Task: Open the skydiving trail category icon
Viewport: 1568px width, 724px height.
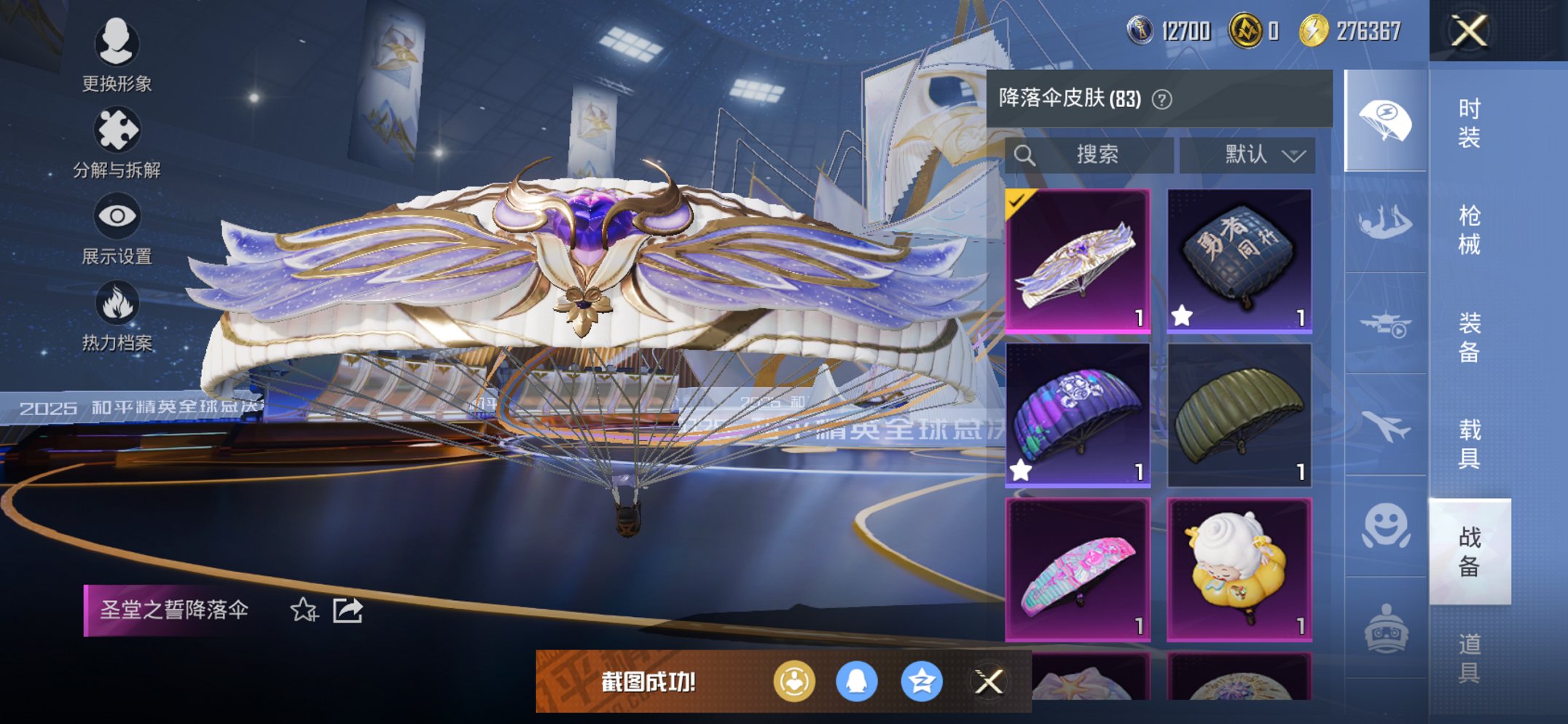Action: 1387,222
